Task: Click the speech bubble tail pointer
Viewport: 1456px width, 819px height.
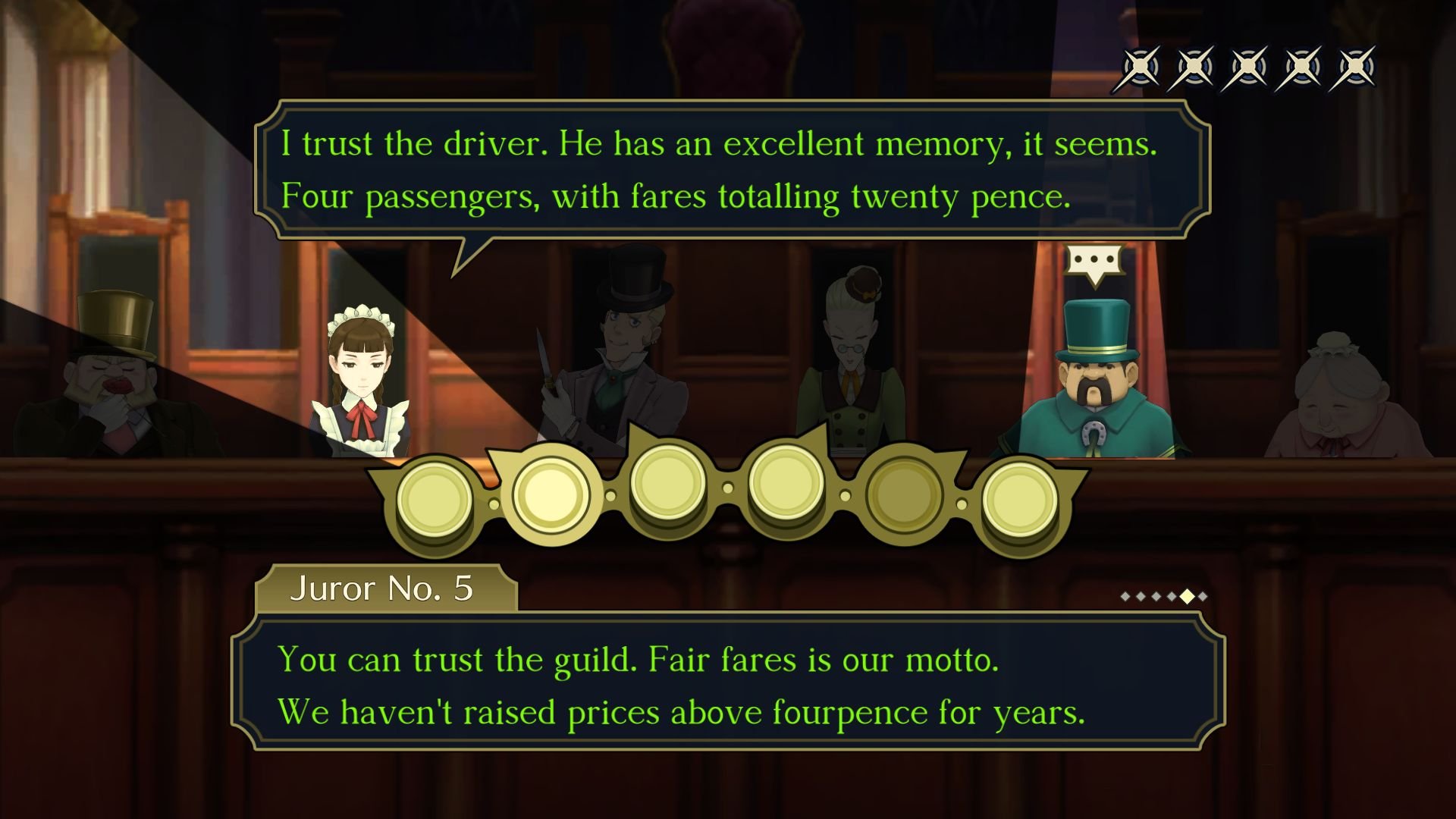Action: 470,258
